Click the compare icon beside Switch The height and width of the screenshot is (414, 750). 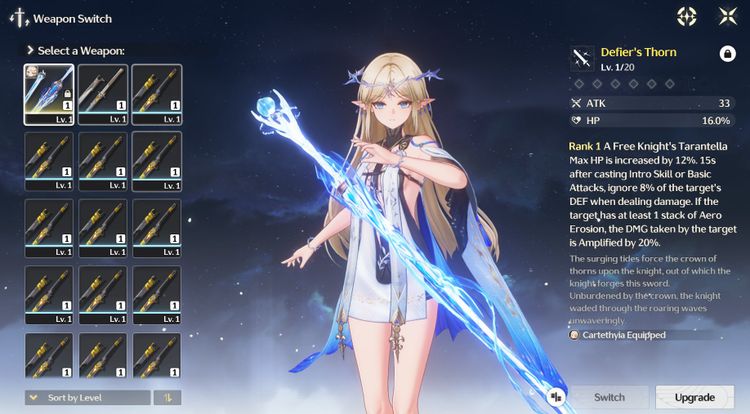[x=556, y=397]
